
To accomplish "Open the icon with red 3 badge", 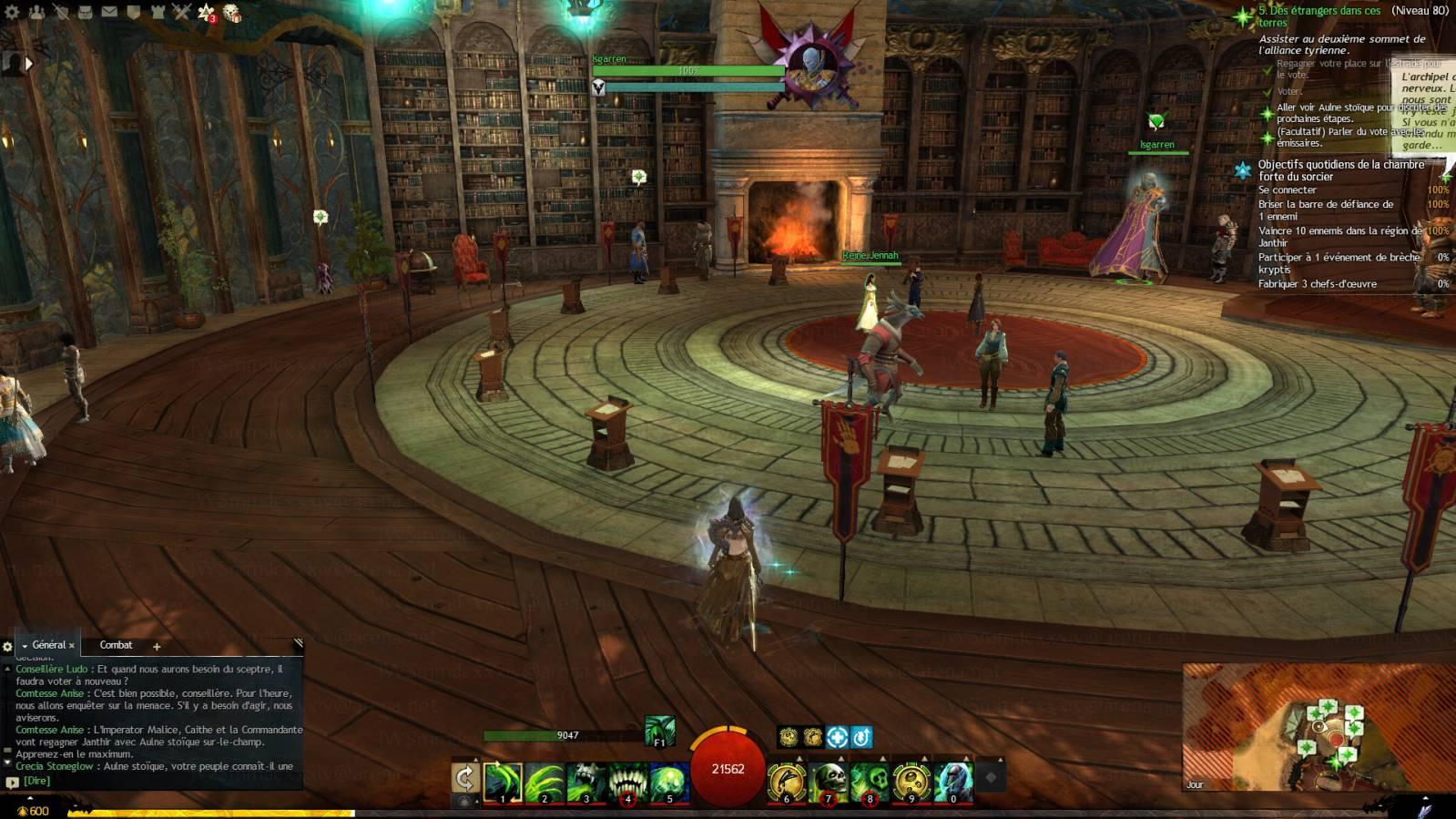I will click(x=207, y=13).
